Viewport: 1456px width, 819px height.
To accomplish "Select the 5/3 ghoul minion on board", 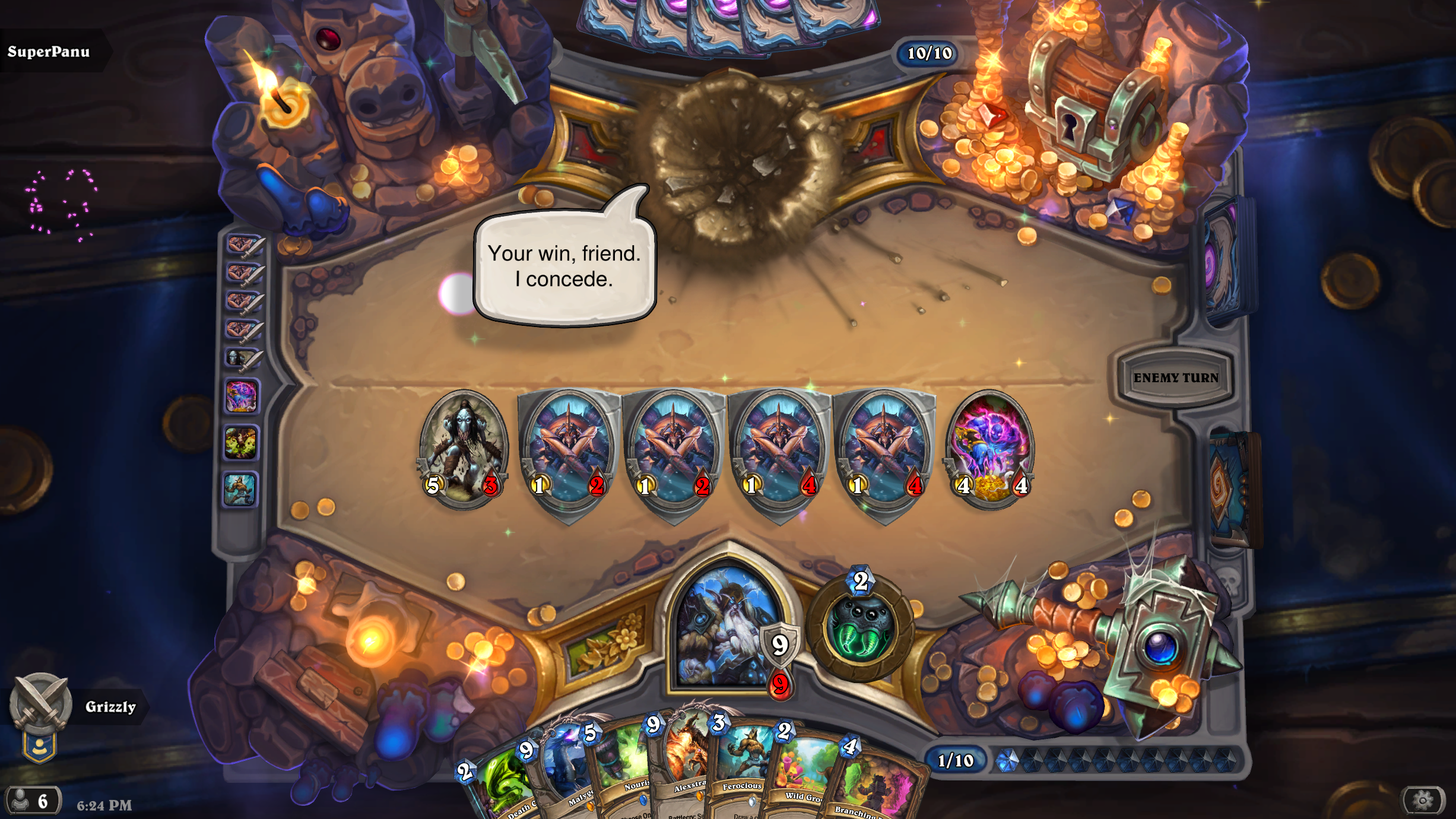I will pyautogui.click(x=464, y=448).
